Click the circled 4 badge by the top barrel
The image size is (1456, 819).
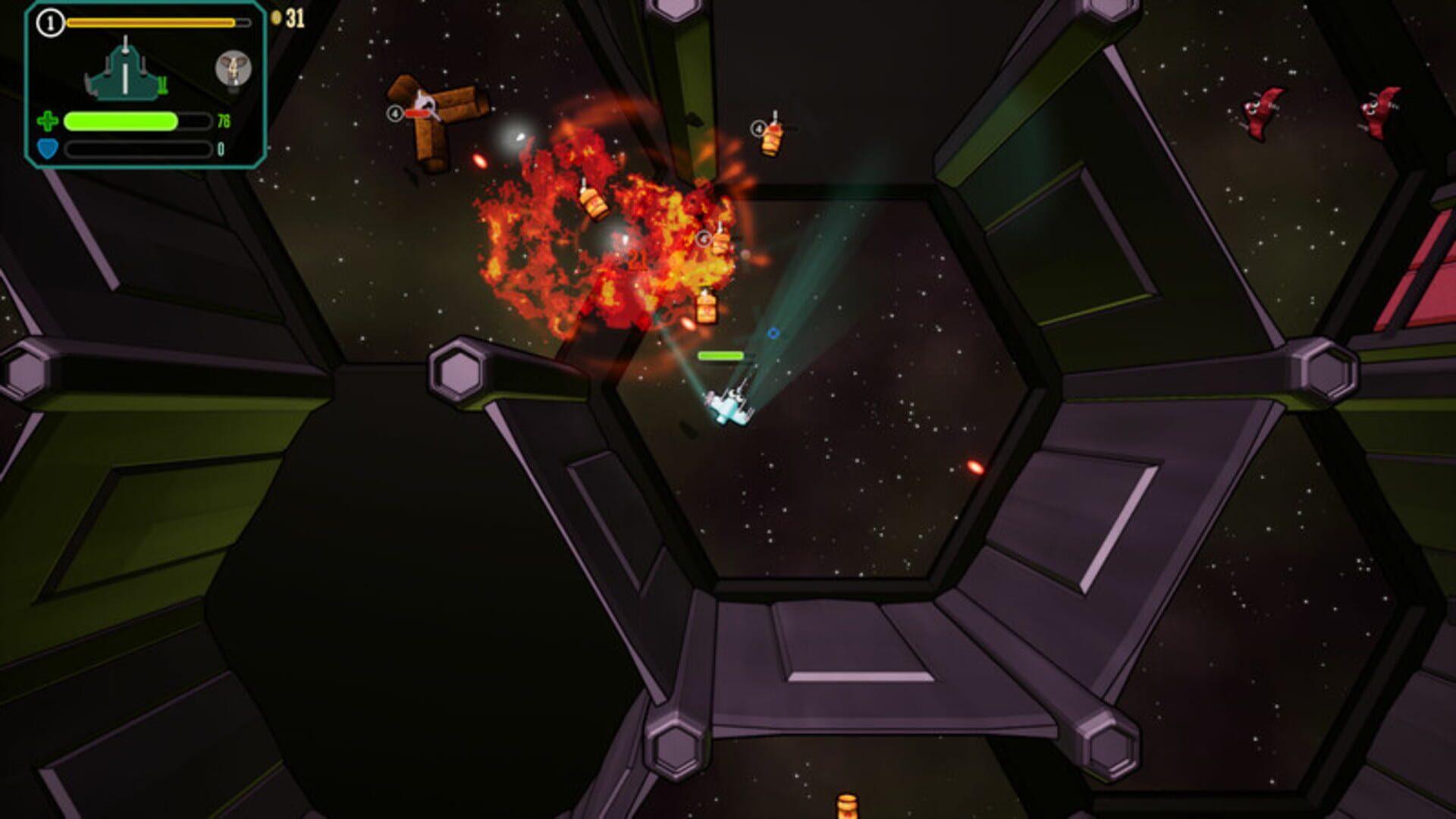tap(757, 126)
